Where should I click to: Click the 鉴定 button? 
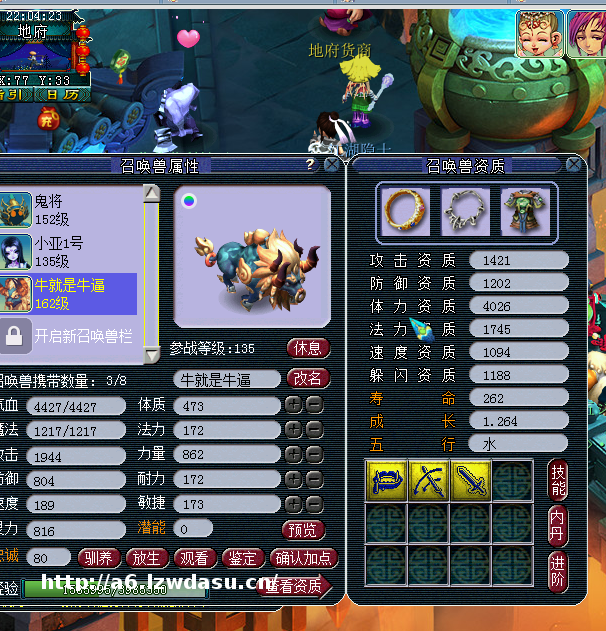[242, 557]
